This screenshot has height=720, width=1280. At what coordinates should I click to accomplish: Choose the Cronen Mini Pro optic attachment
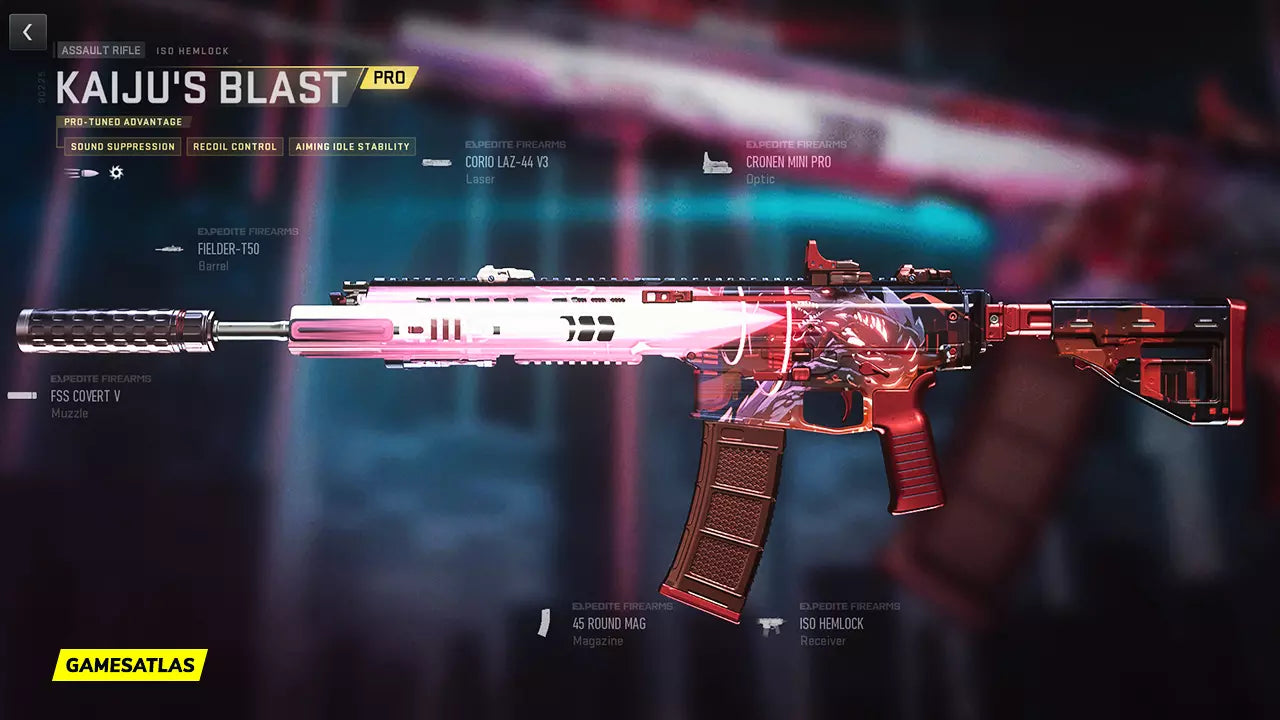point(788,162)
